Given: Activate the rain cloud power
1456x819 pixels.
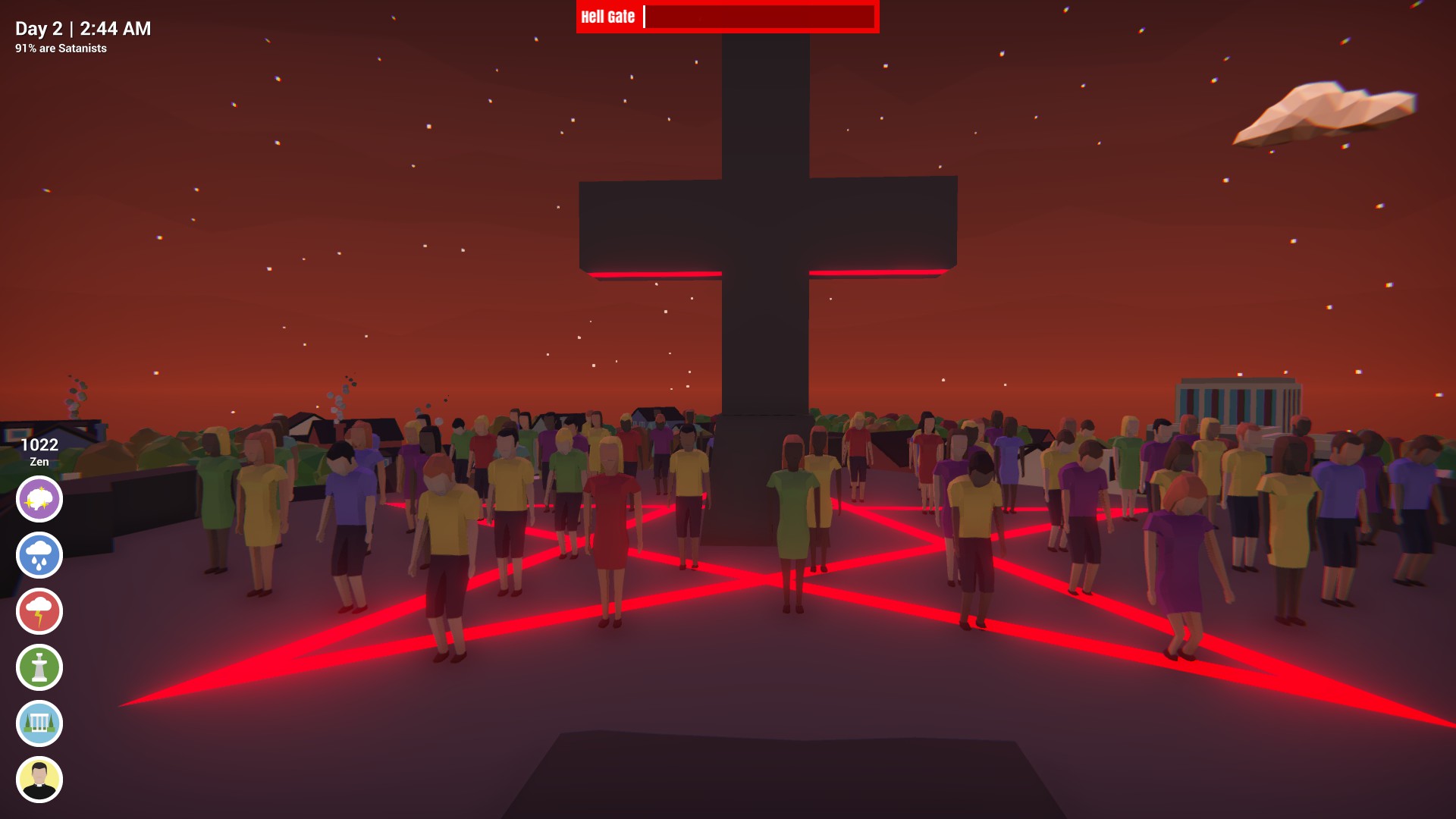Looking at the screenshot, I should pos(39,554).
